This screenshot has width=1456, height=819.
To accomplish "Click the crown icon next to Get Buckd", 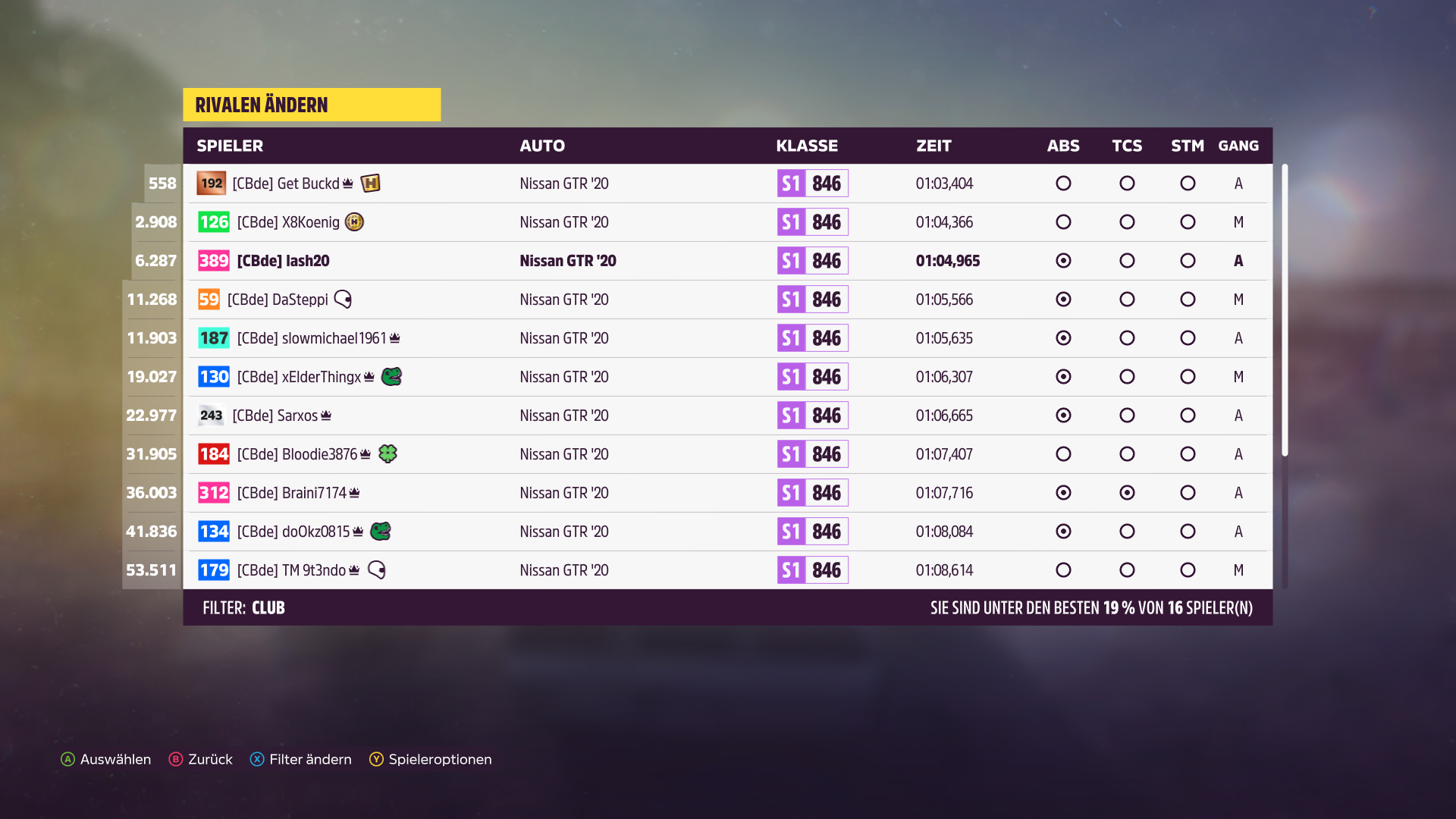I will (x=347, y=183).
